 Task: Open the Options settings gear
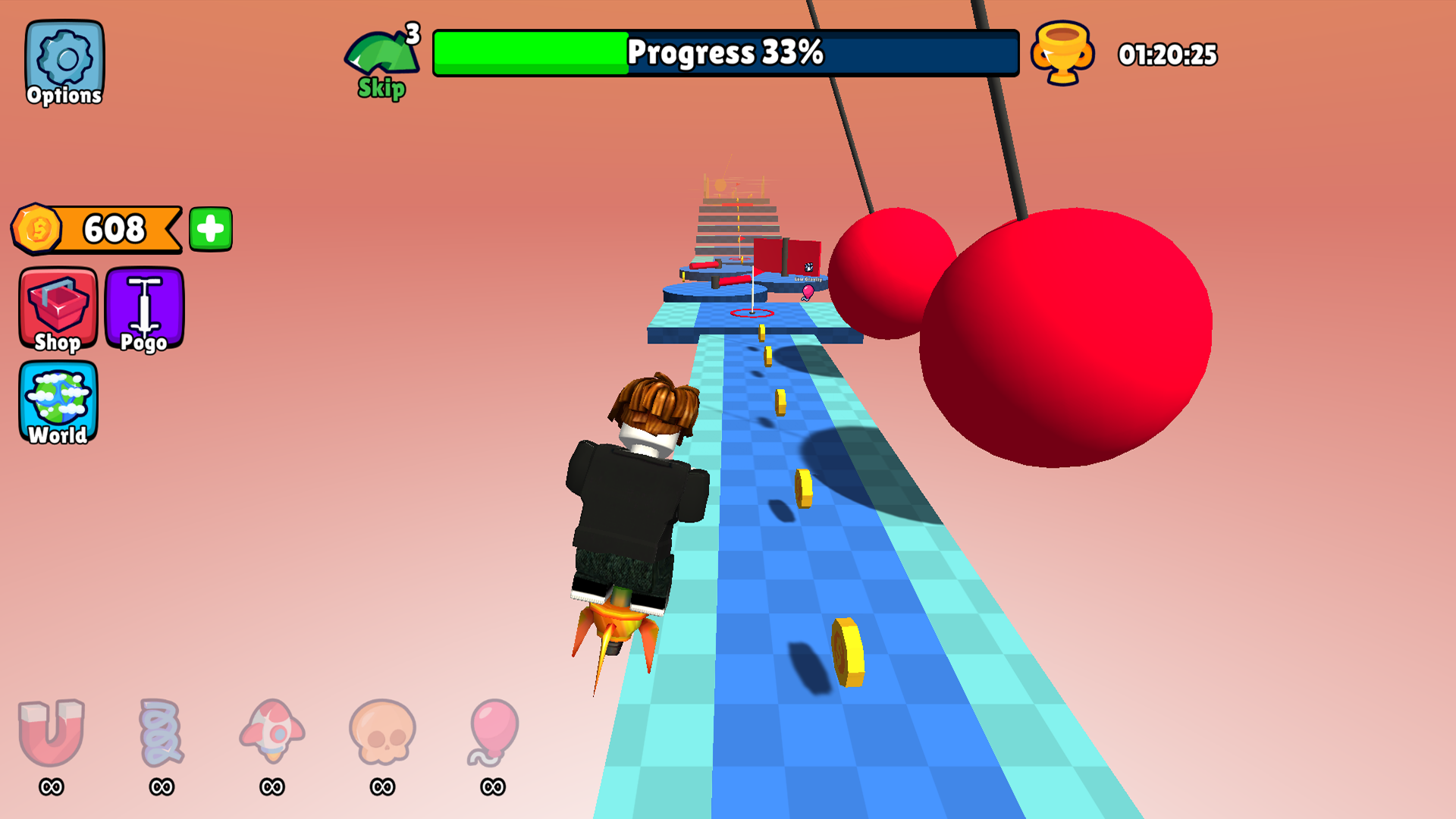tap(64, 55)
